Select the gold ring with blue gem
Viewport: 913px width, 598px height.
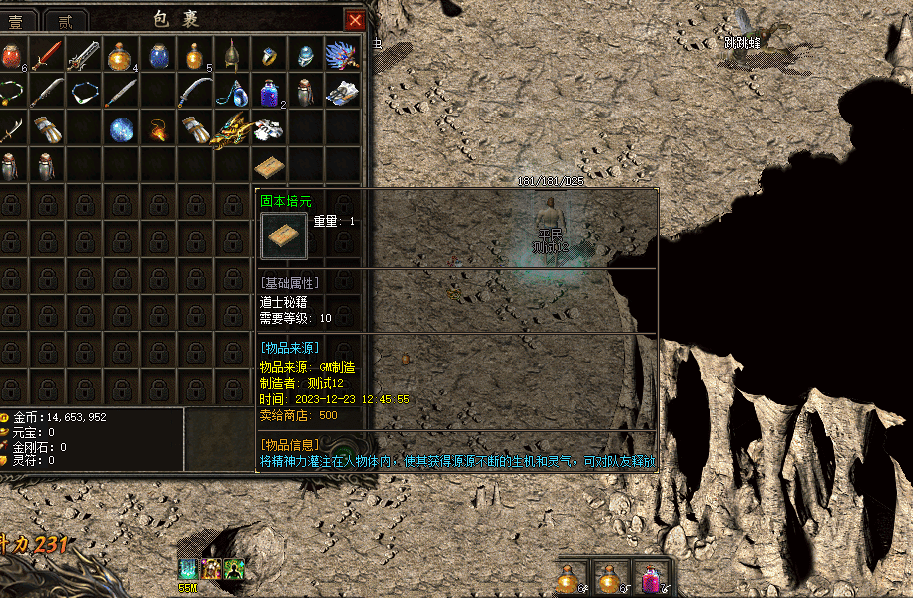(269, 56)
